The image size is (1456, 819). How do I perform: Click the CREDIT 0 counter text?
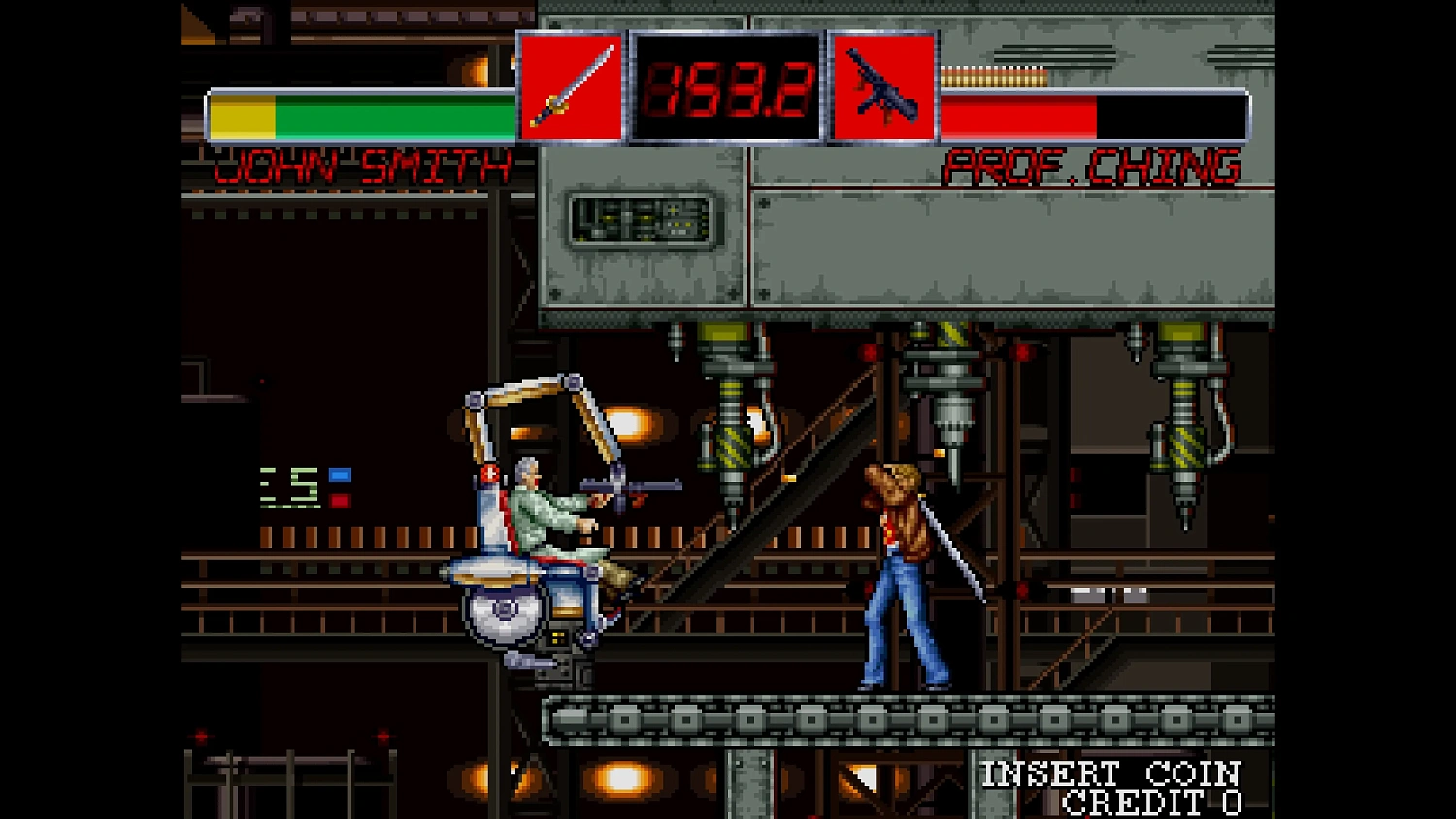tap(1150, 803)
